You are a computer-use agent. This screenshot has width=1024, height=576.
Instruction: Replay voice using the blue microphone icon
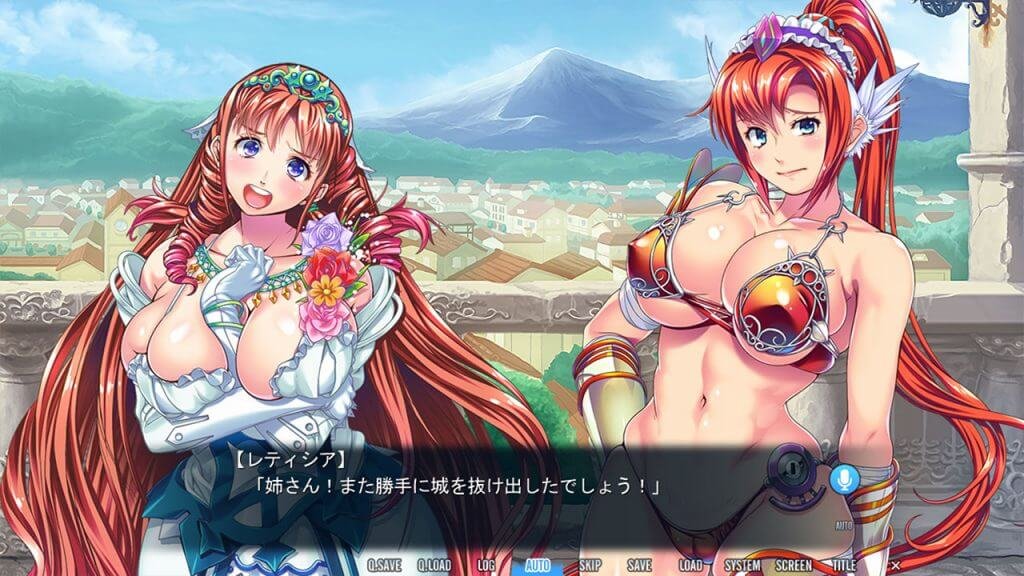coord(843,479)
